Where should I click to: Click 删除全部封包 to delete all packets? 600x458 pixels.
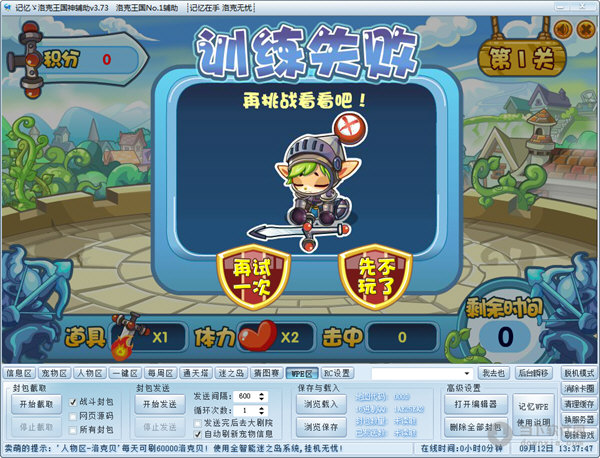(x=476, y=427)
